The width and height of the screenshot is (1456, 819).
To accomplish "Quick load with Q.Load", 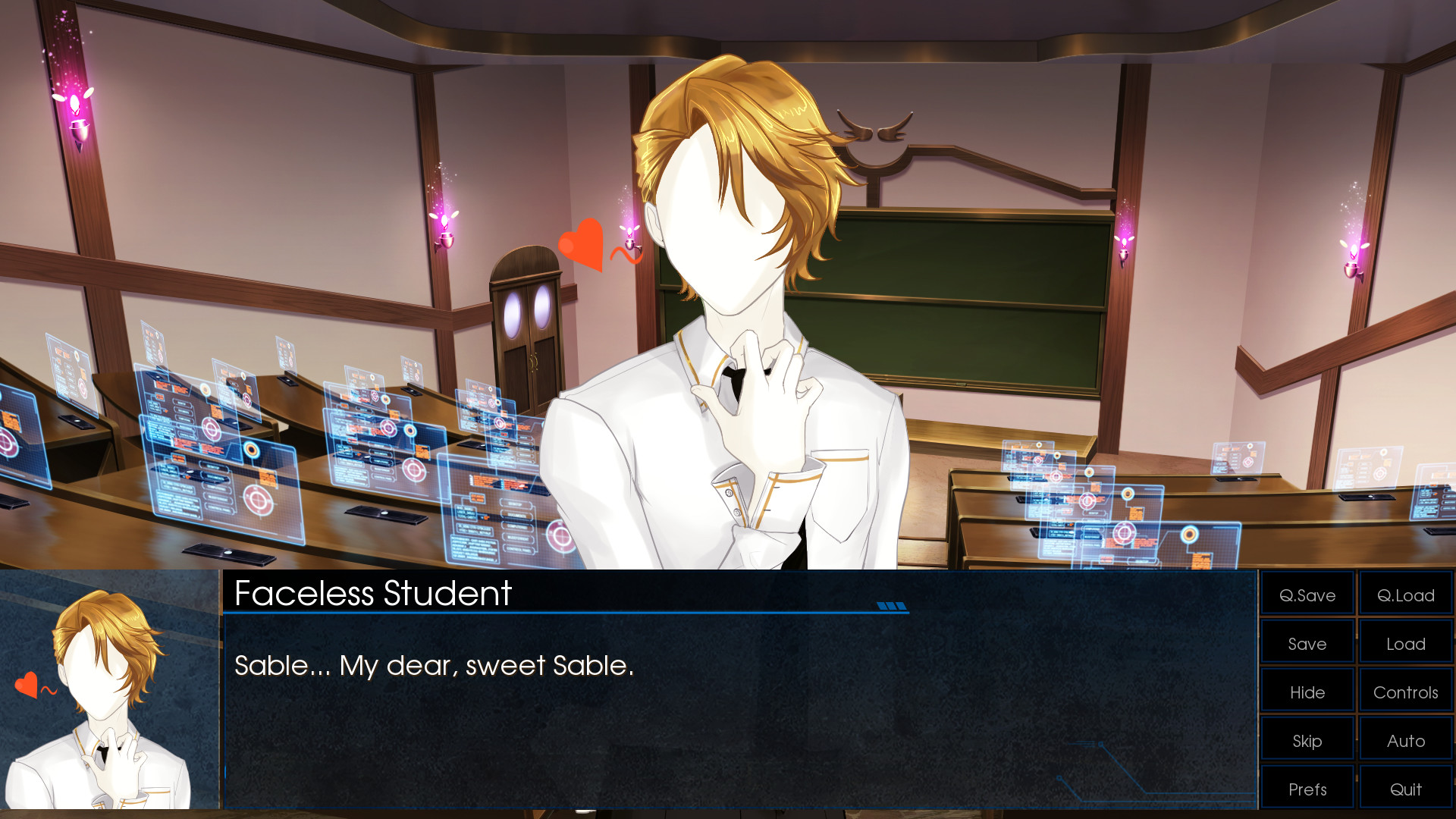I will coord(1405,595).
